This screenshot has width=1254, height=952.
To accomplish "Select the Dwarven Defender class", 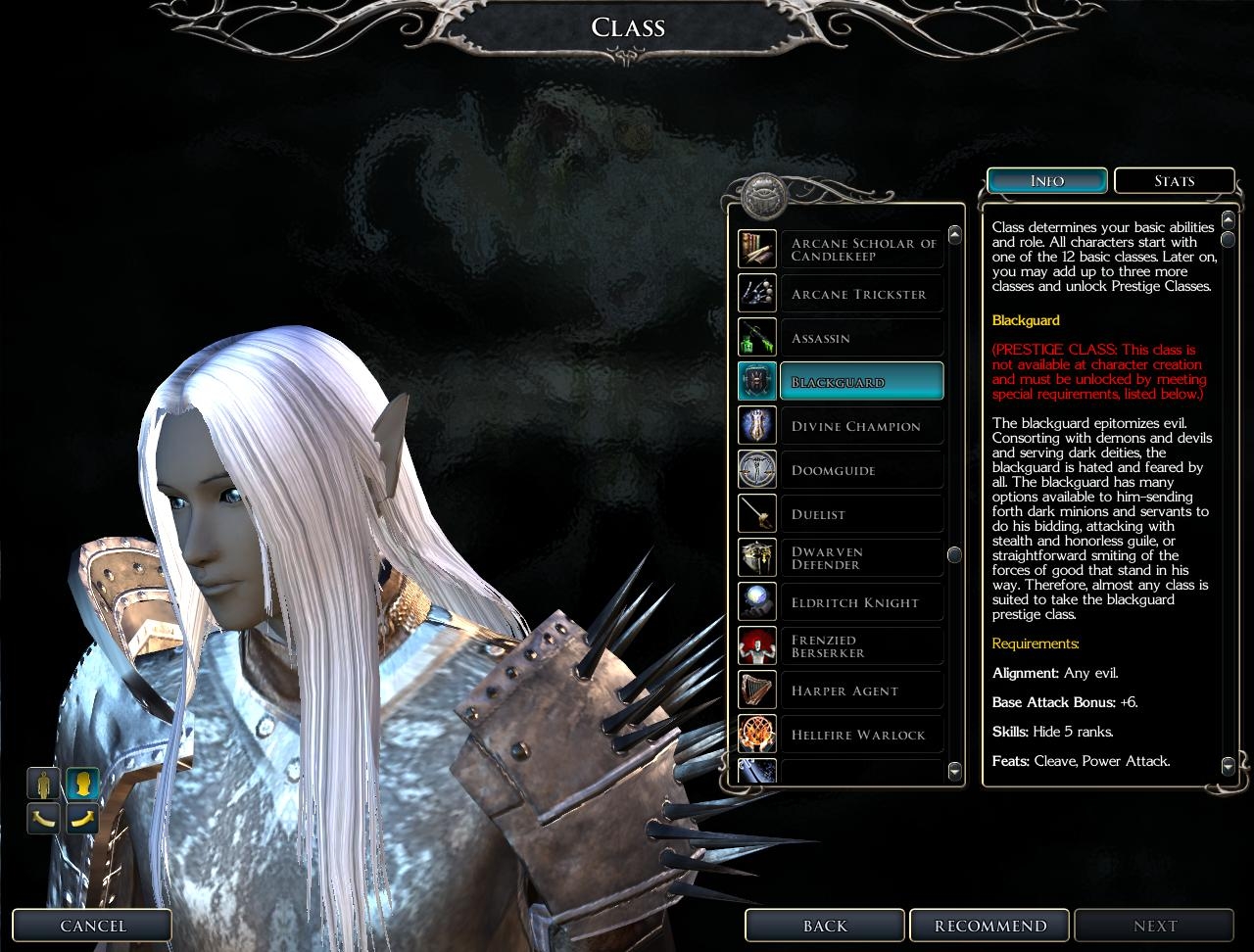I will pos(861,558).
